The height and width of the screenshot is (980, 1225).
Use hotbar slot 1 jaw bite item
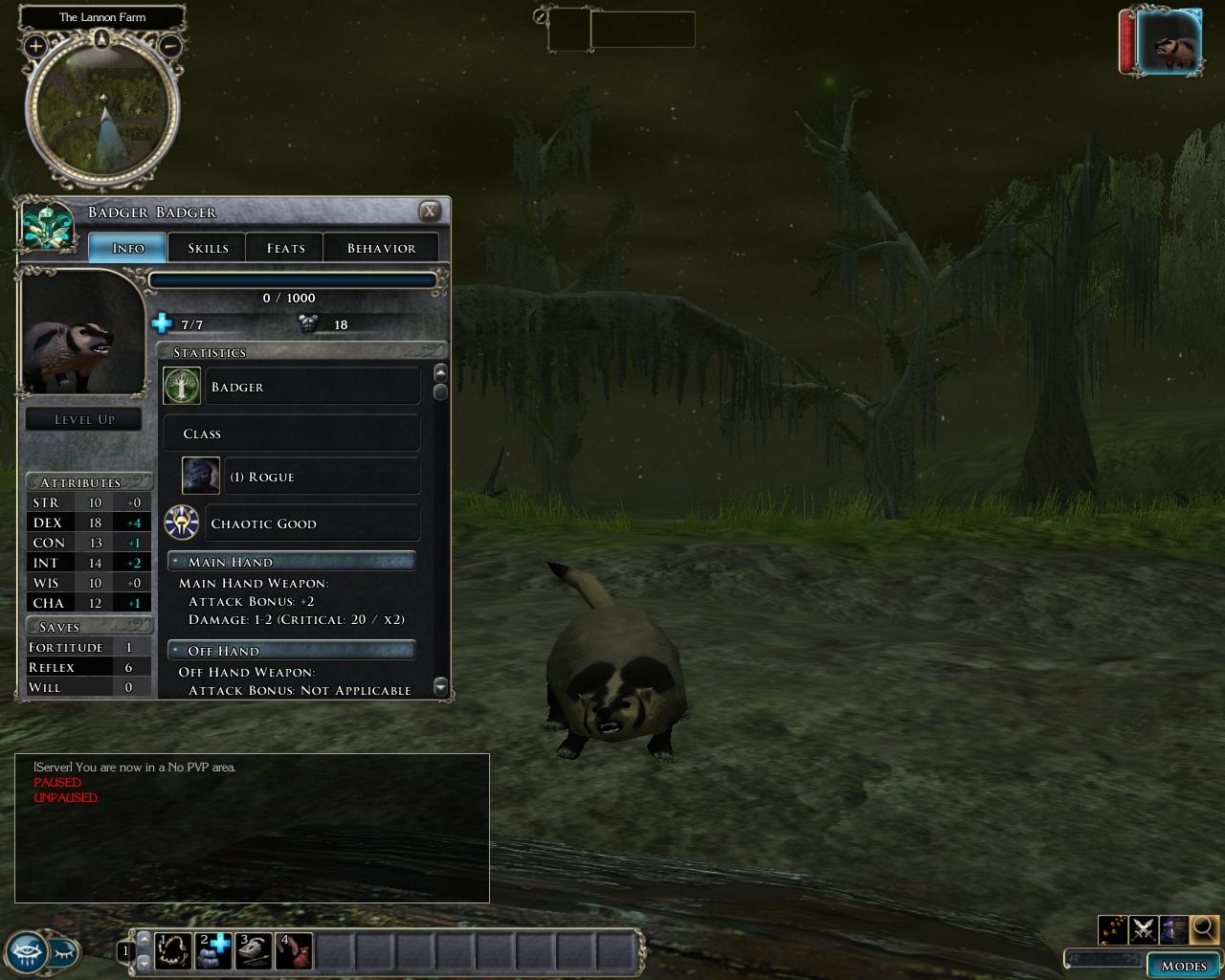(x=173, y=951)
